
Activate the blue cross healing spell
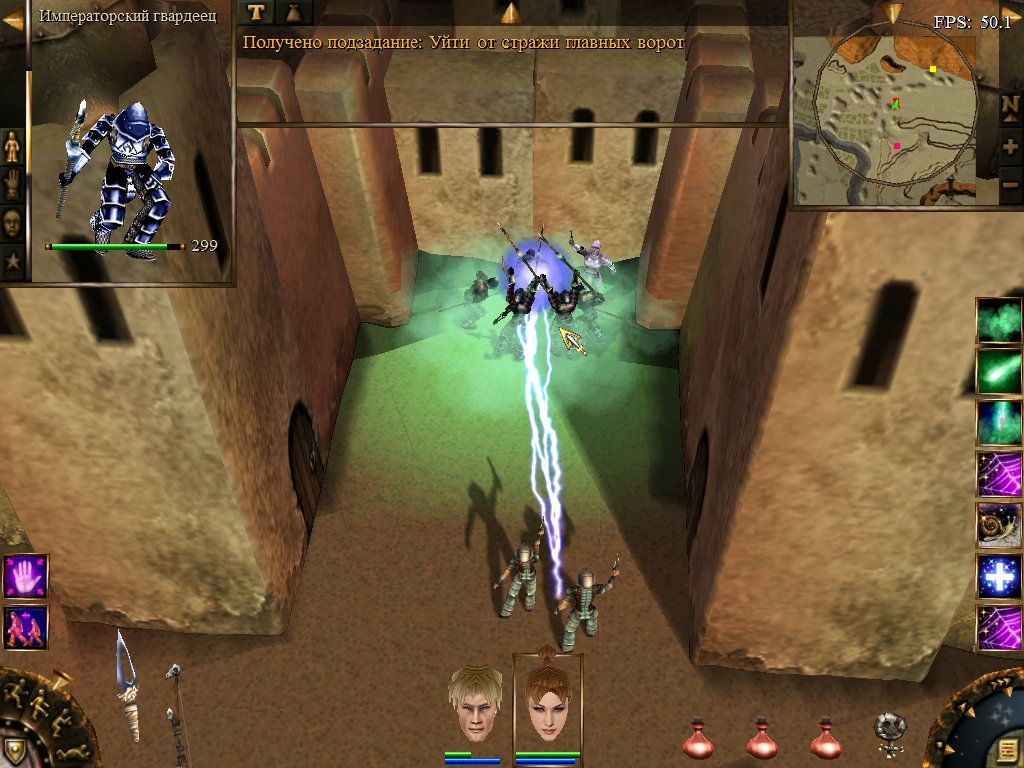[x=998, y=577]
